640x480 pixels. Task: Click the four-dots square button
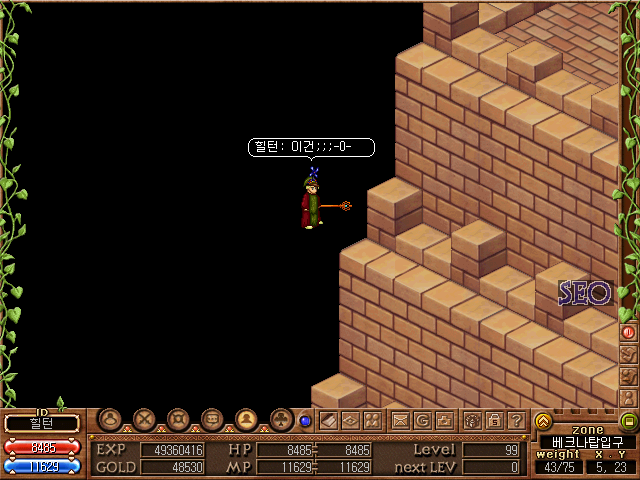click(x=371, y=421)
